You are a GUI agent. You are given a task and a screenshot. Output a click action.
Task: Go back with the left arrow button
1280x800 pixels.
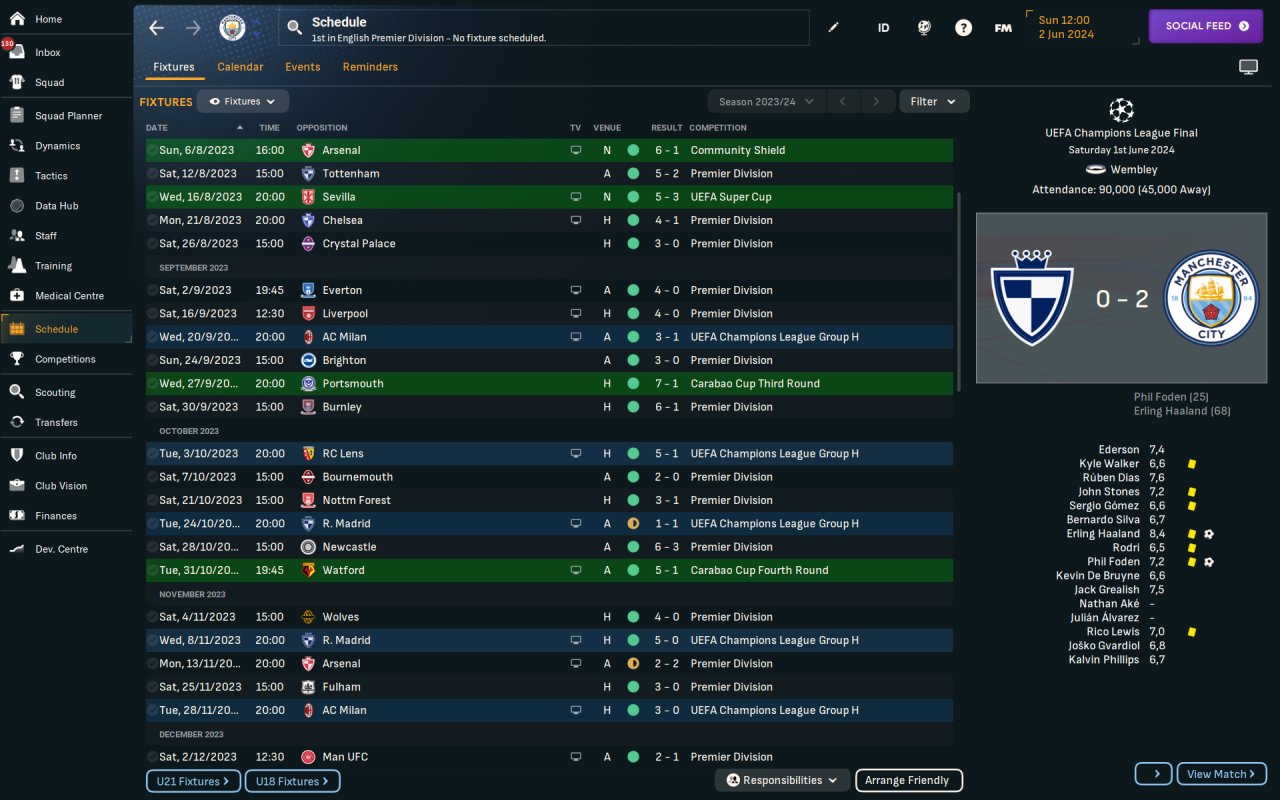click(x=156, y=28)
